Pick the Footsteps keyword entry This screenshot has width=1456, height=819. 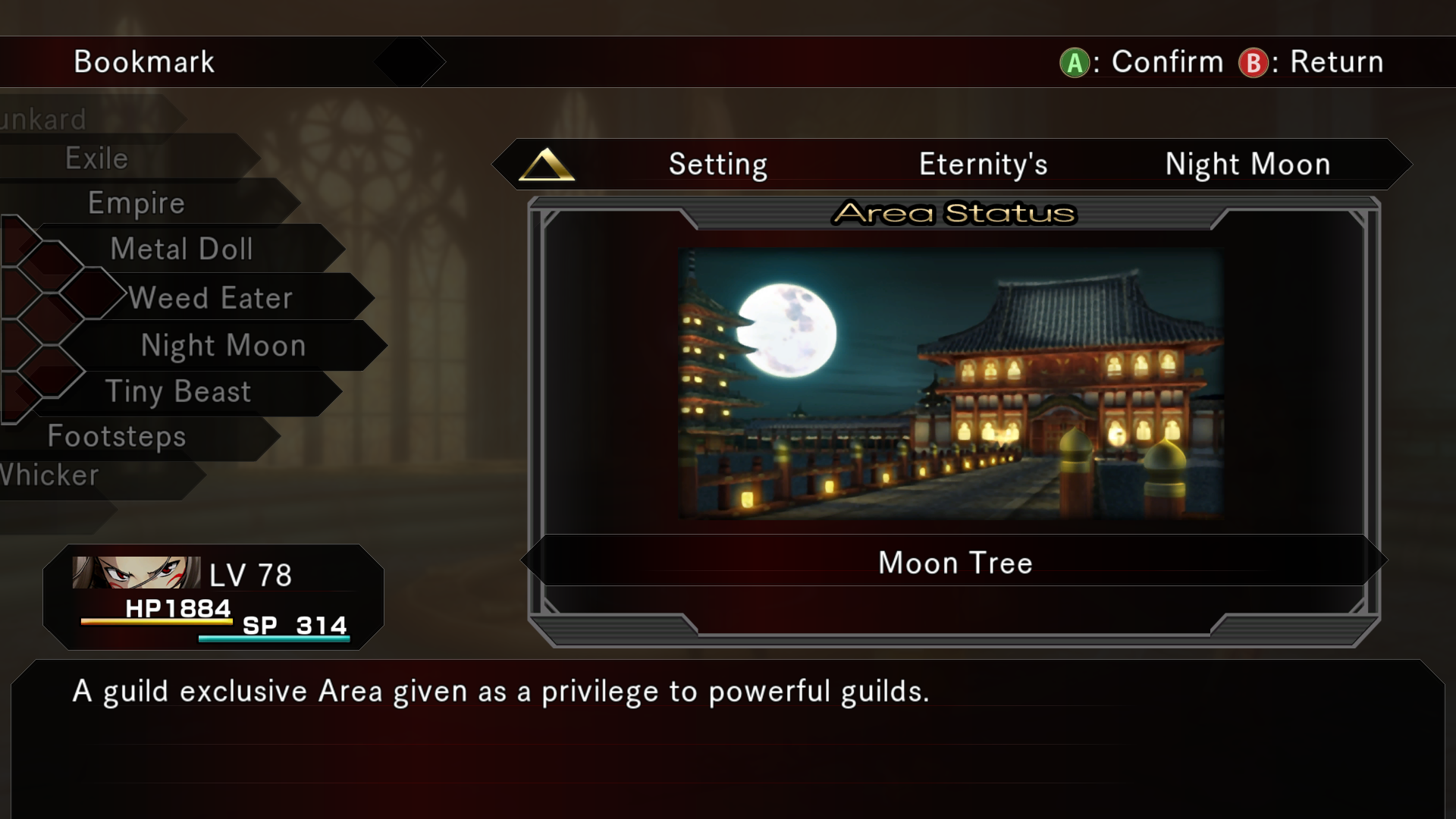117,436
